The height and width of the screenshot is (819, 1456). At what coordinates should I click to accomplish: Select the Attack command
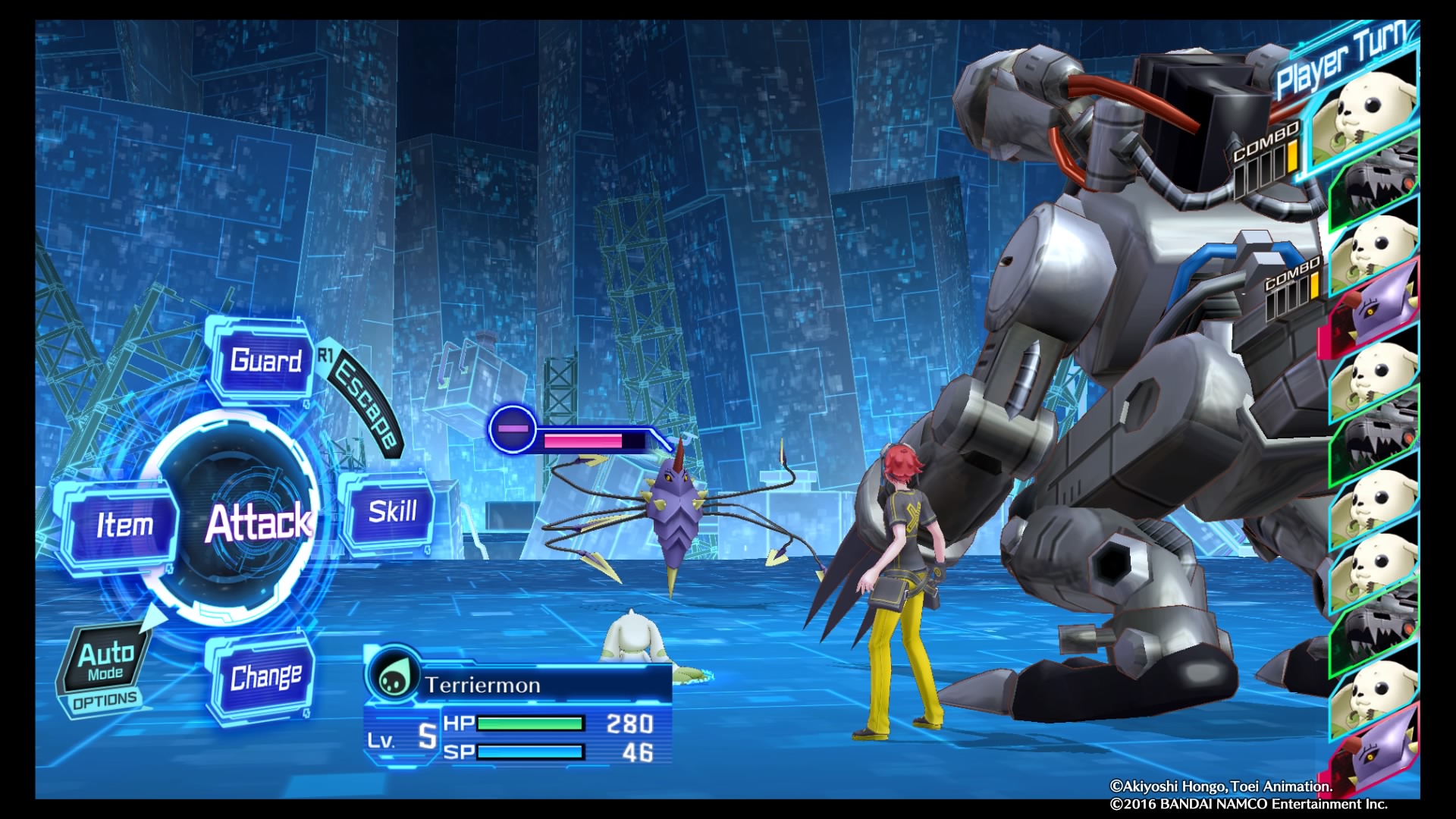pyautogui.click(x=256, y=522)
